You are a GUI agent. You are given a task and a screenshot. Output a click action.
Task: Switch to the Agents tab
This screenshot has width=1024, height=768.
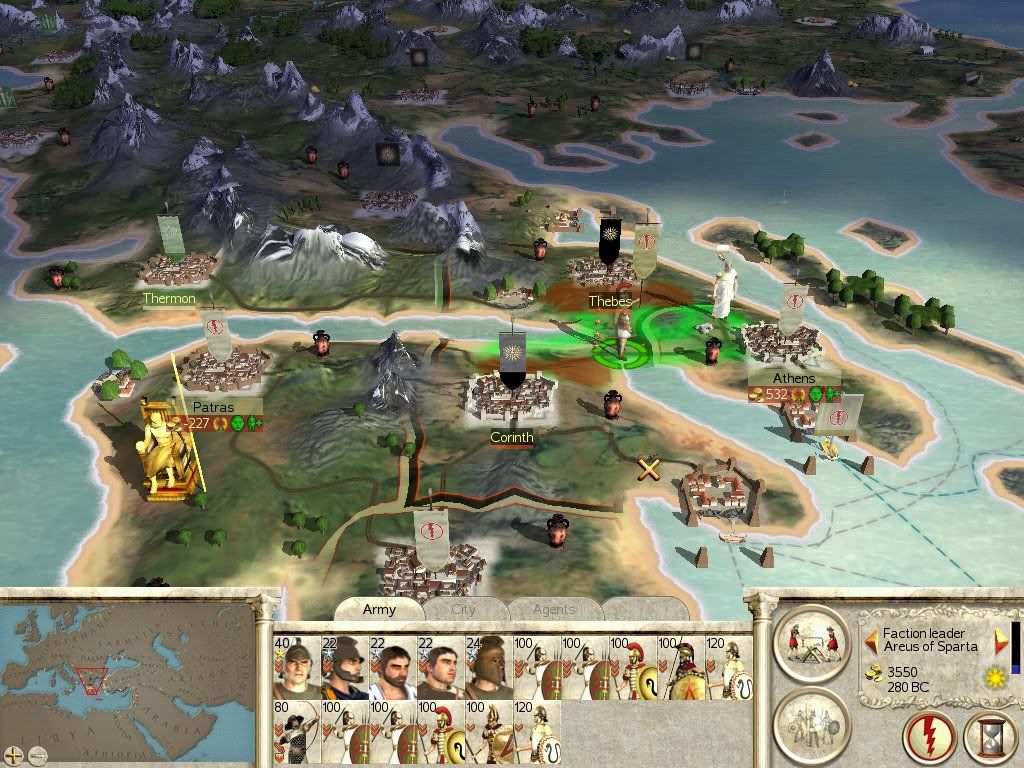pyautogui.click(x=553, y=609)
